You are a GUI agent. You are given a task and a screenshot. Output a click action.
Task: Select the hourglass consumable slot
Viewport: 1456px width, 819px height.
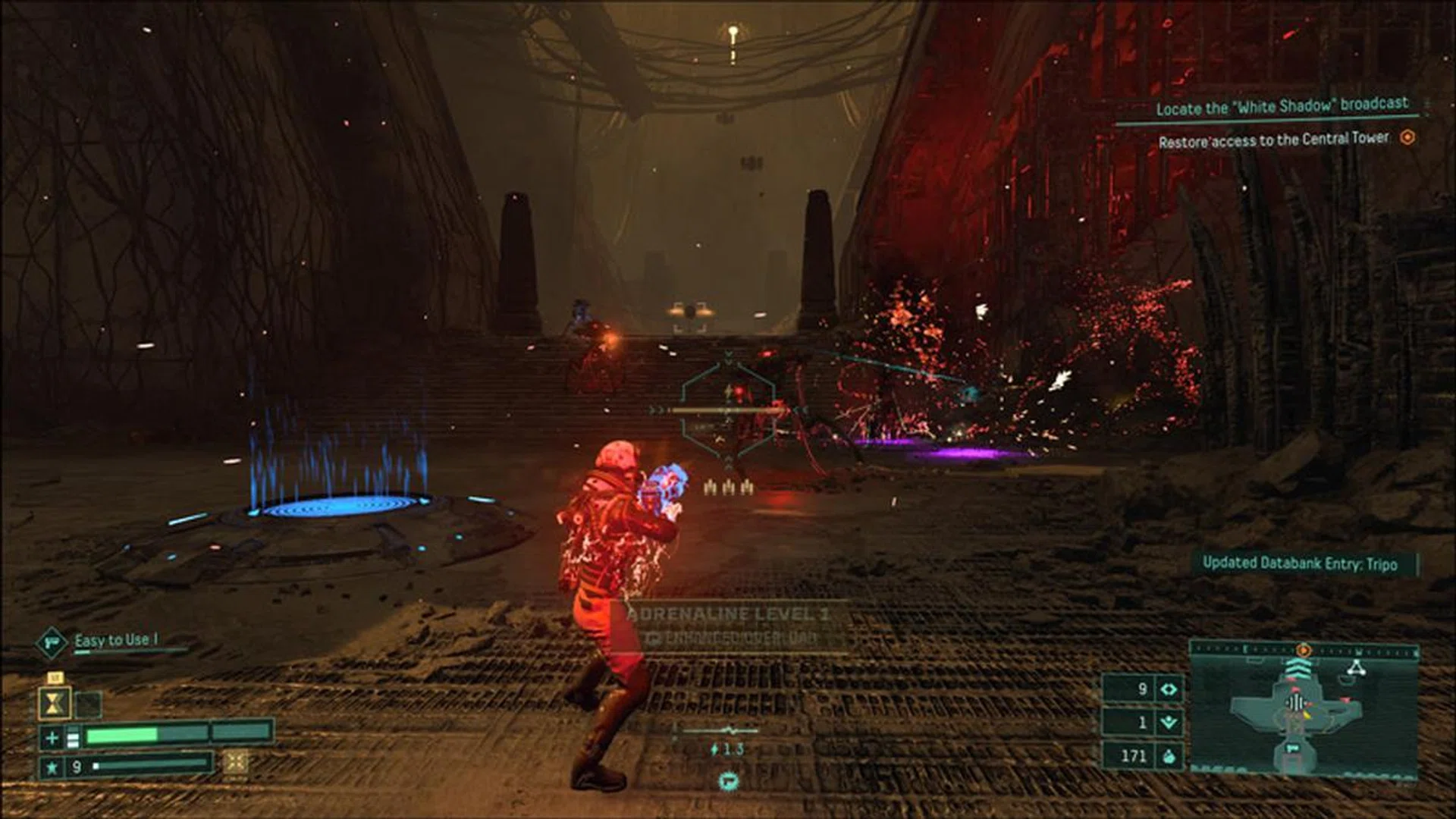coord(55,704)
